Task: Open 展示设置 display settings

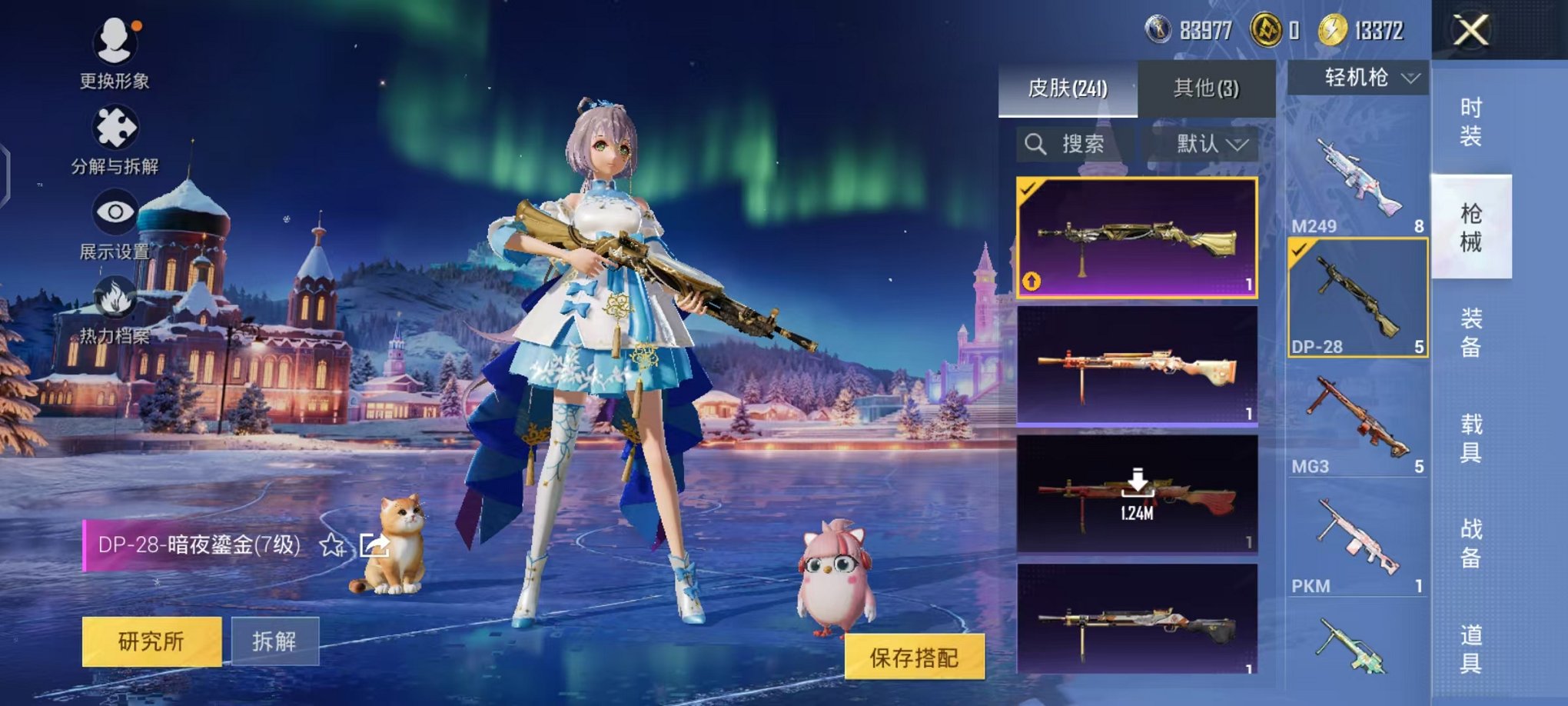Action: pyautogui.click(x=114, y=213)
